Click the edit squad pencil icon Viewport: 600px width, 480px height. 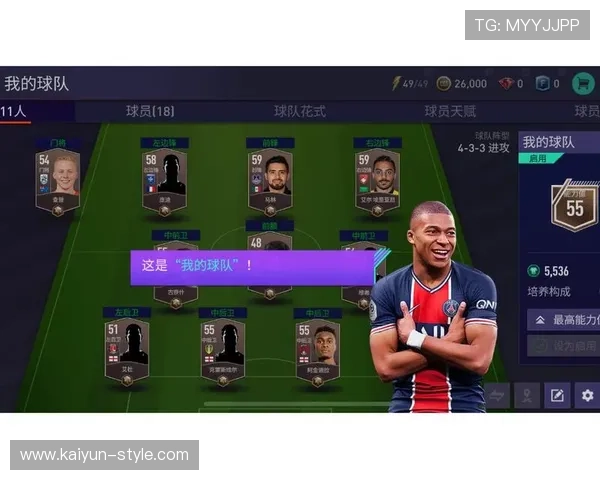[557, 396]
